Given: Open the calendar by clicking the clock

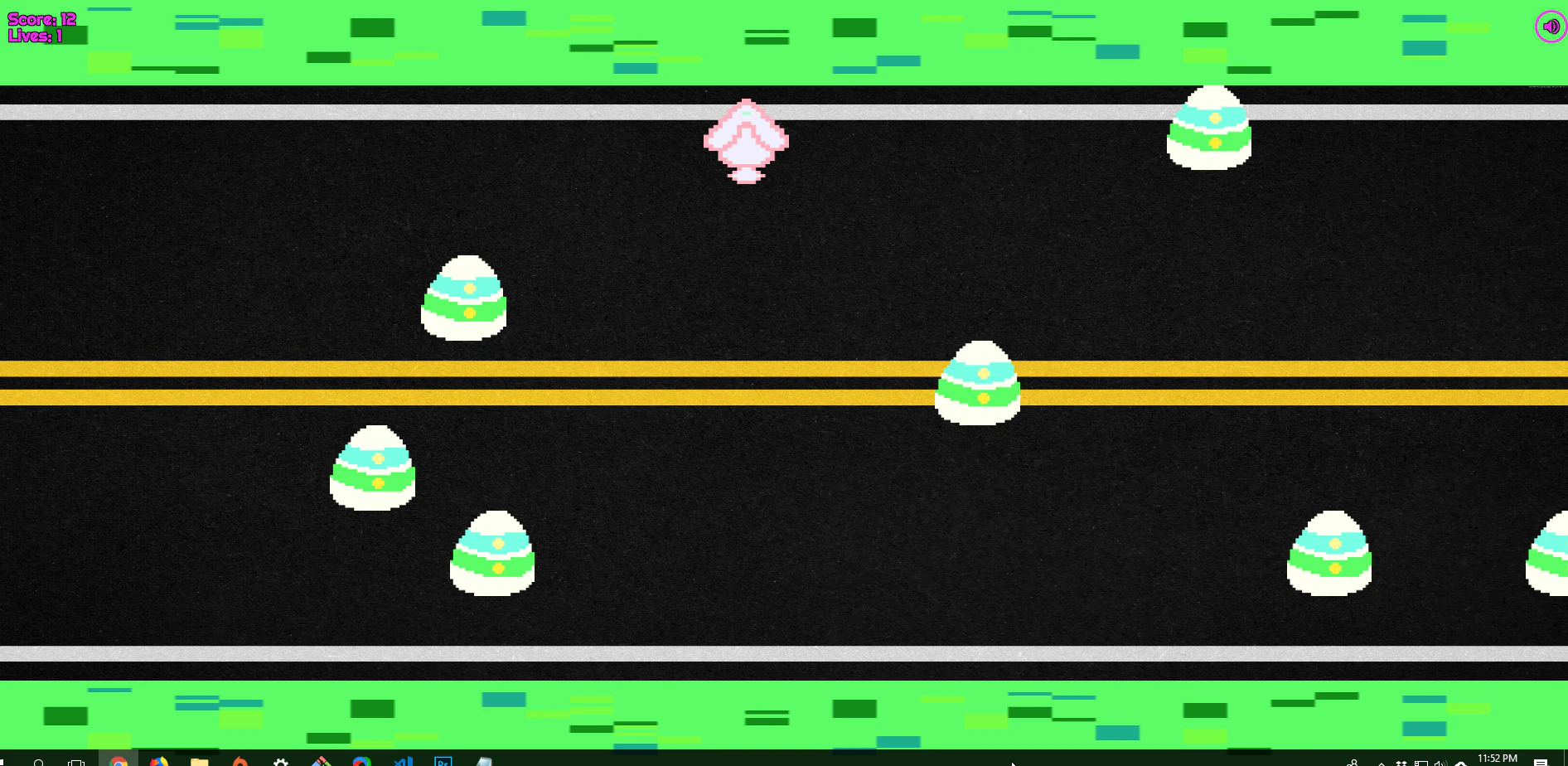Looking at the screenshot, I should (1496, 759).
